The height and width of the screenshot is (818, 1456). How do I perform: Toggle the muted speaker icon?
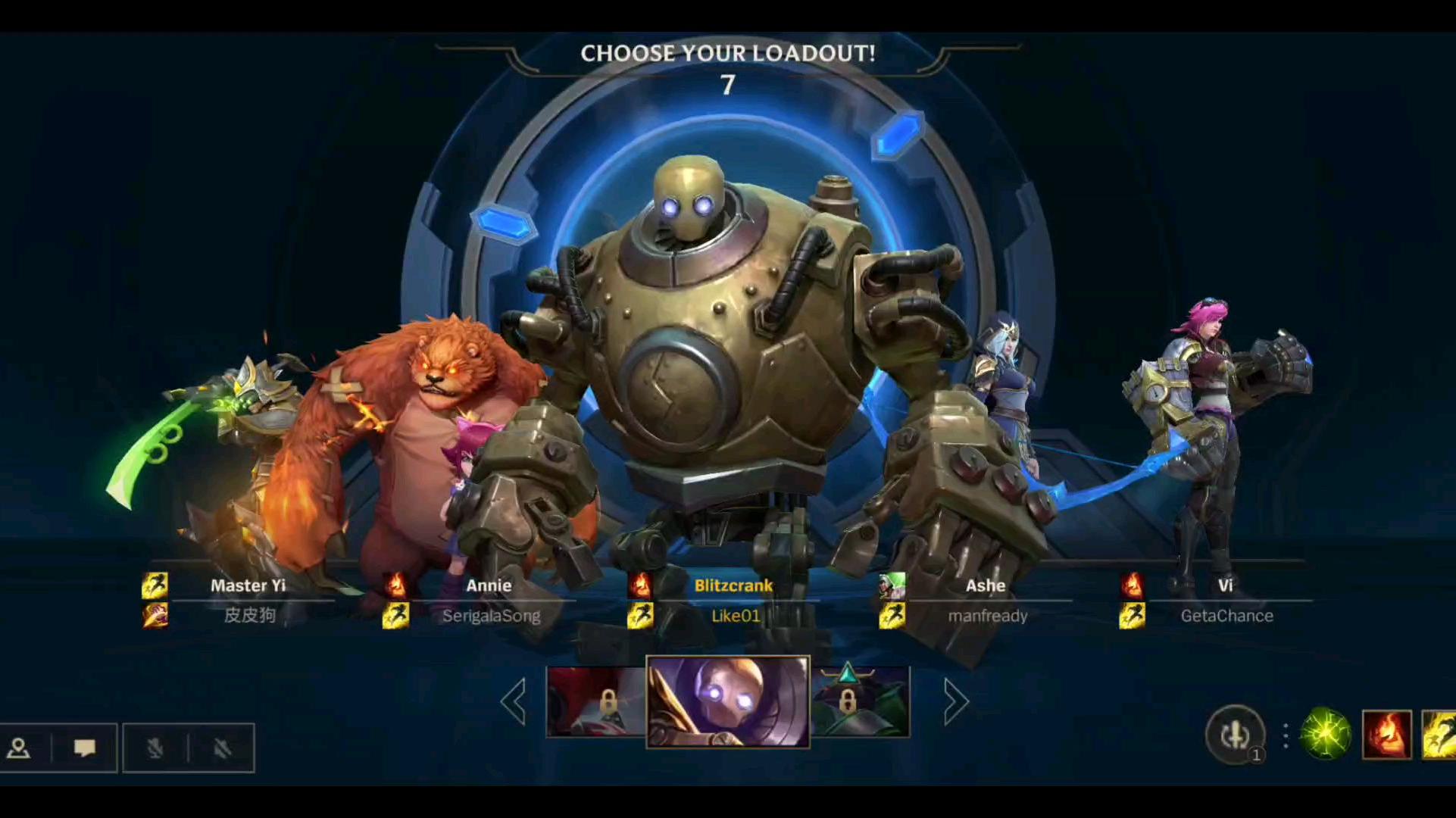click(221, 748)
